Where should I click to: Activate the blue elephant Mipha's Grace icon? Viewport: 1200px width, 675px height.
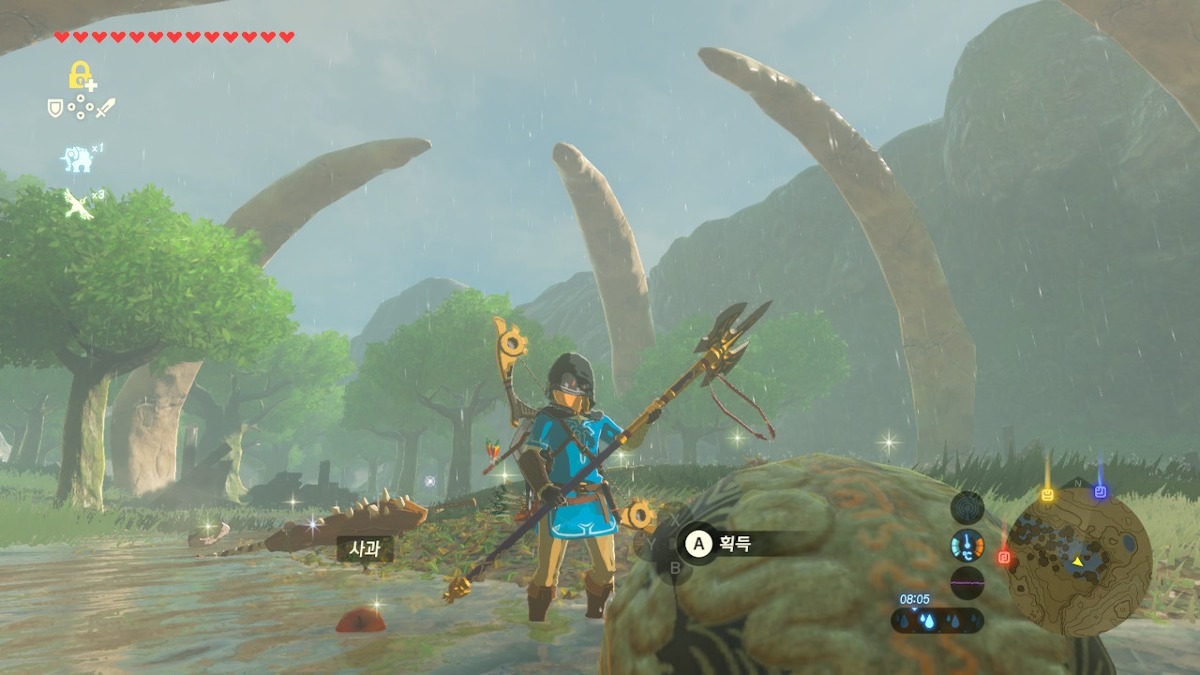[76, 158]
